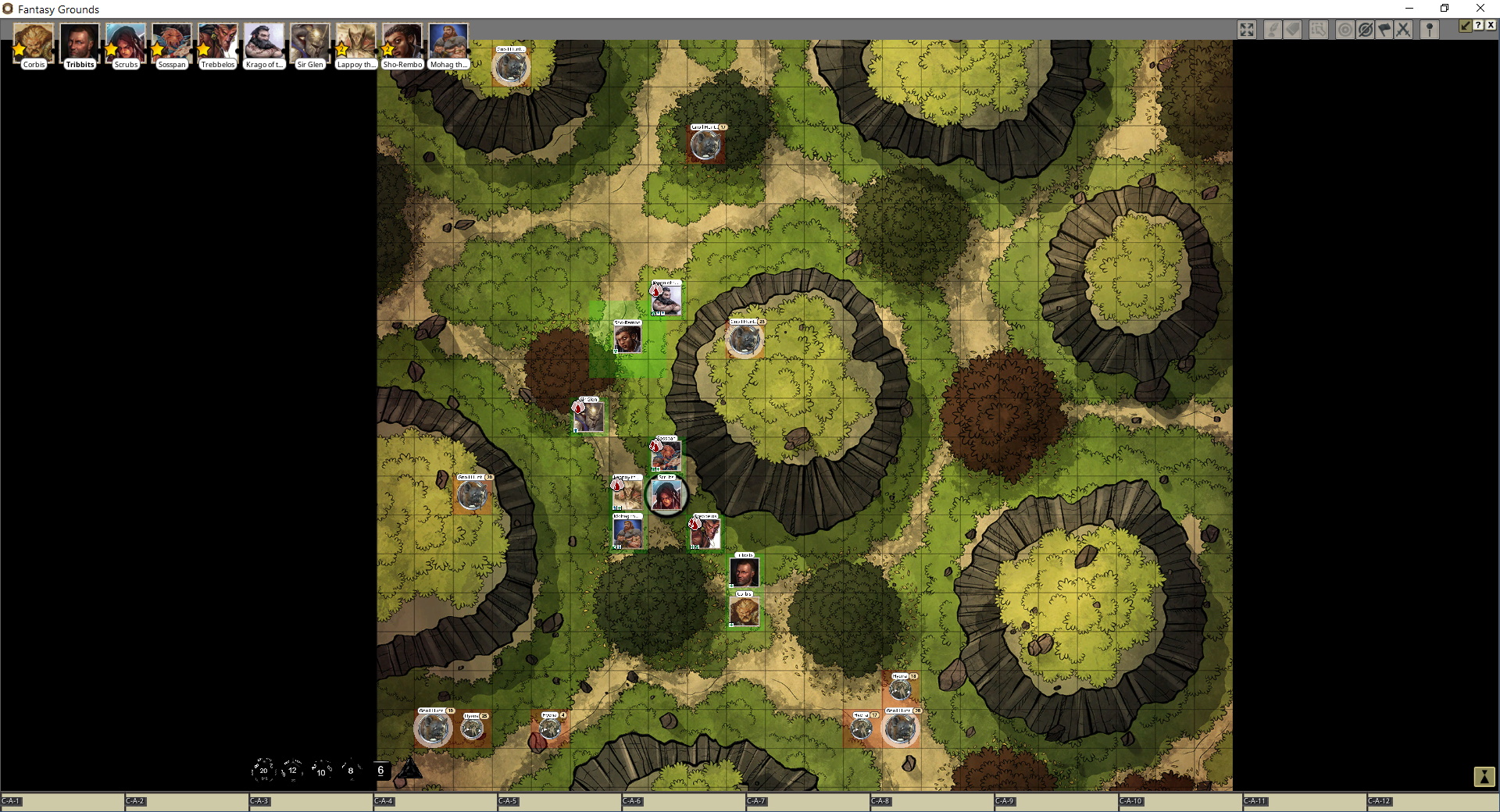
Task: Pick the d12 die
Action: pos(292,770)
